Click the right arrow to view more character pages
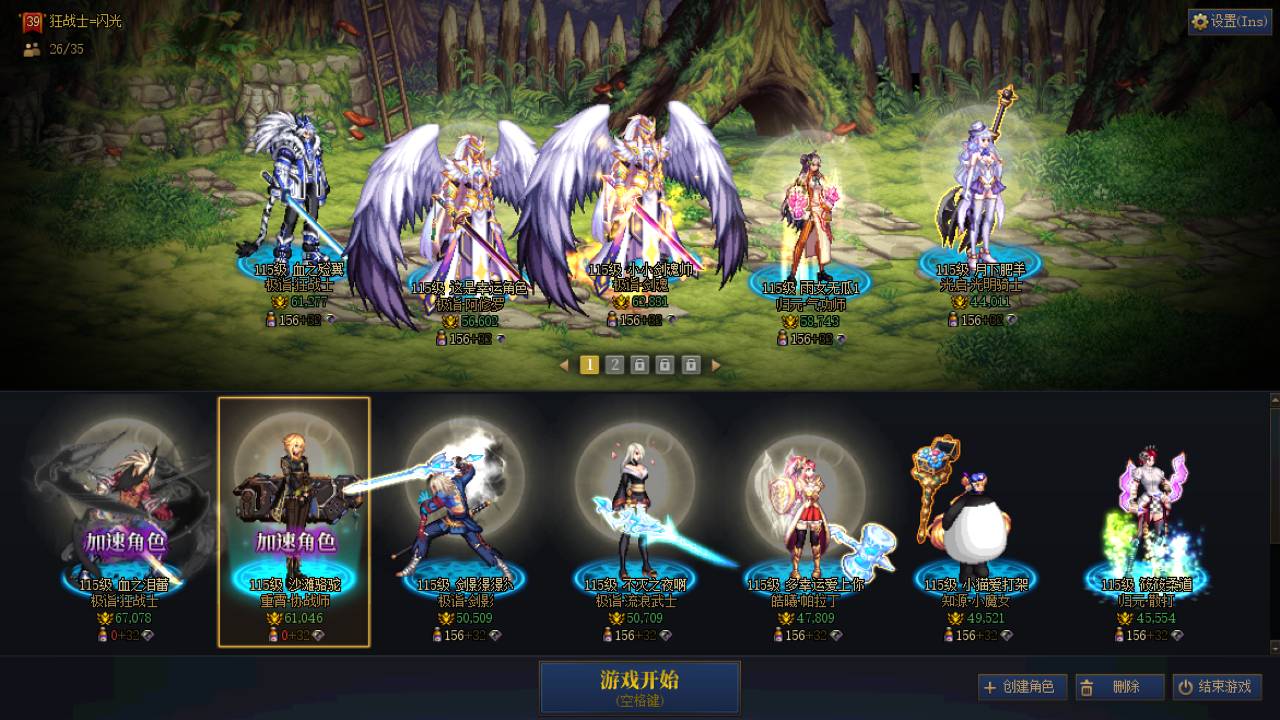This screenshot has height=720, width=1280. (714, 365)
